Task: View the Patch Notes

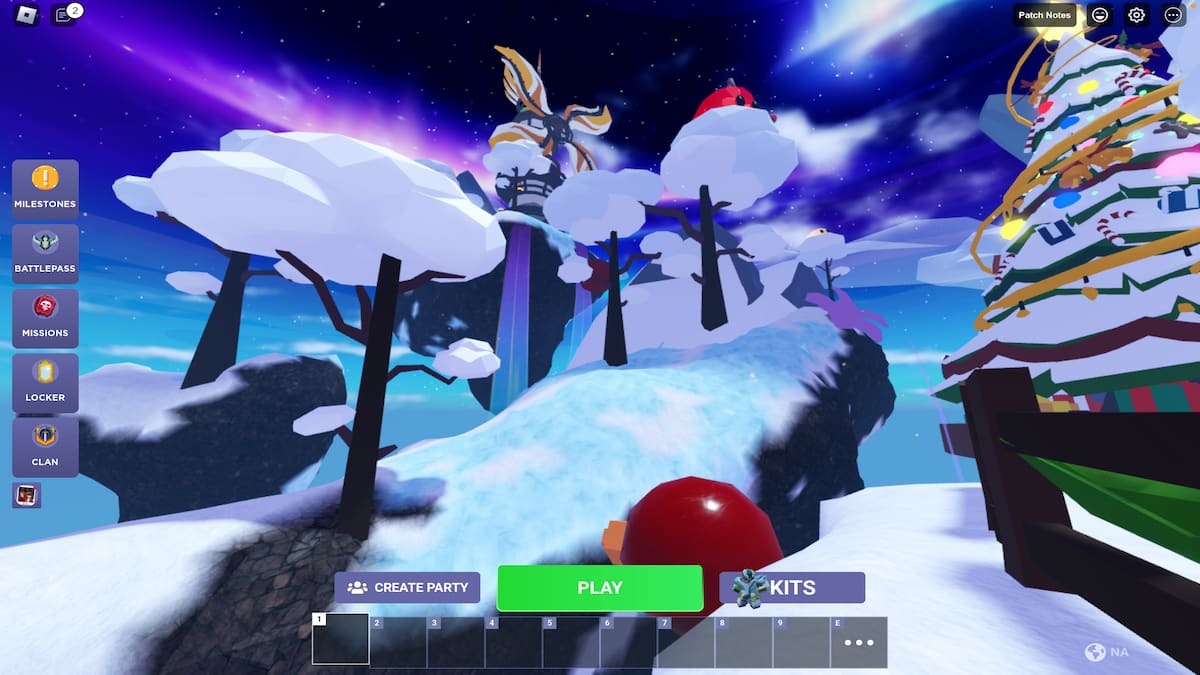Action: (1044, 15)
